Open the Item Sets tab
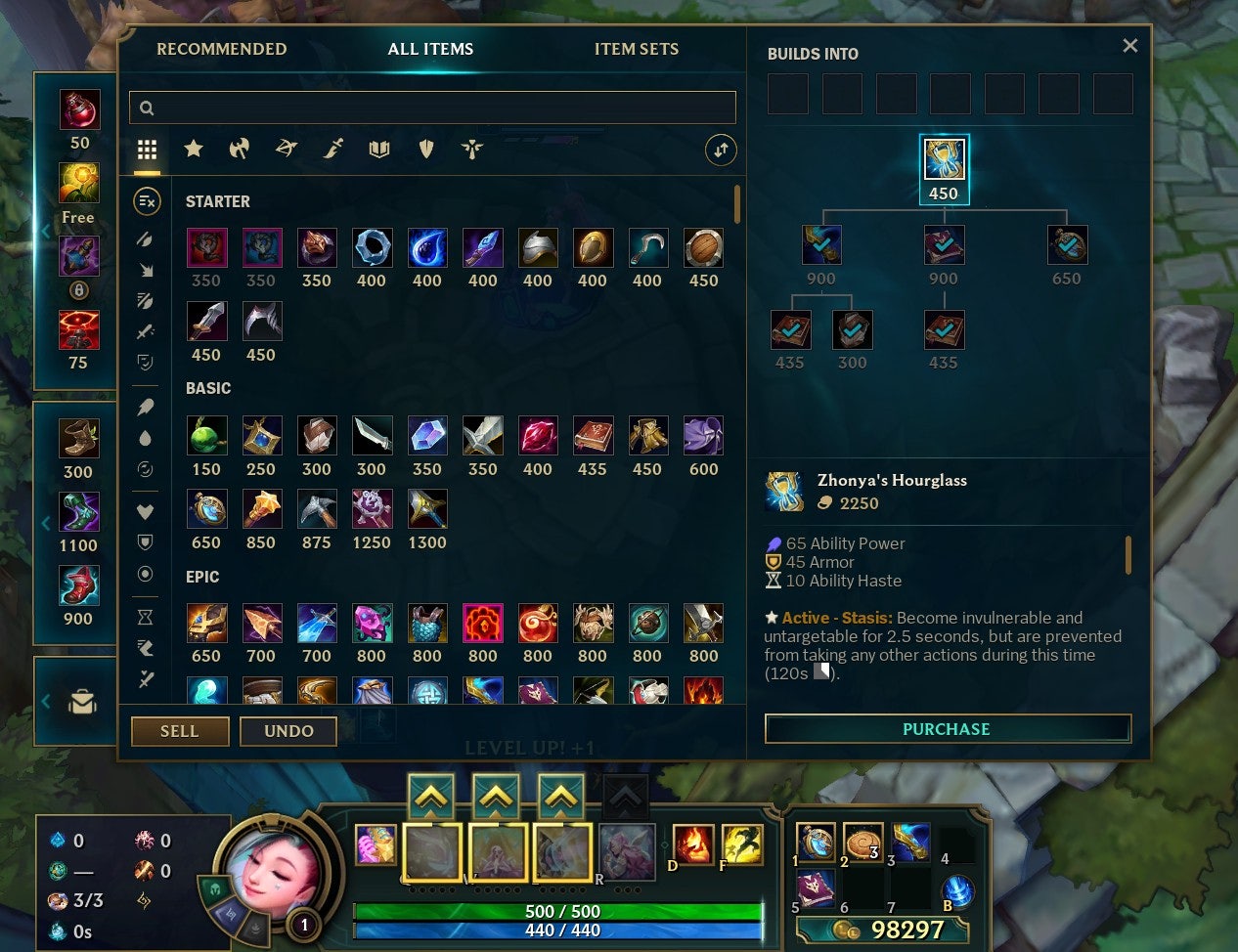 (x=636, y=49)
